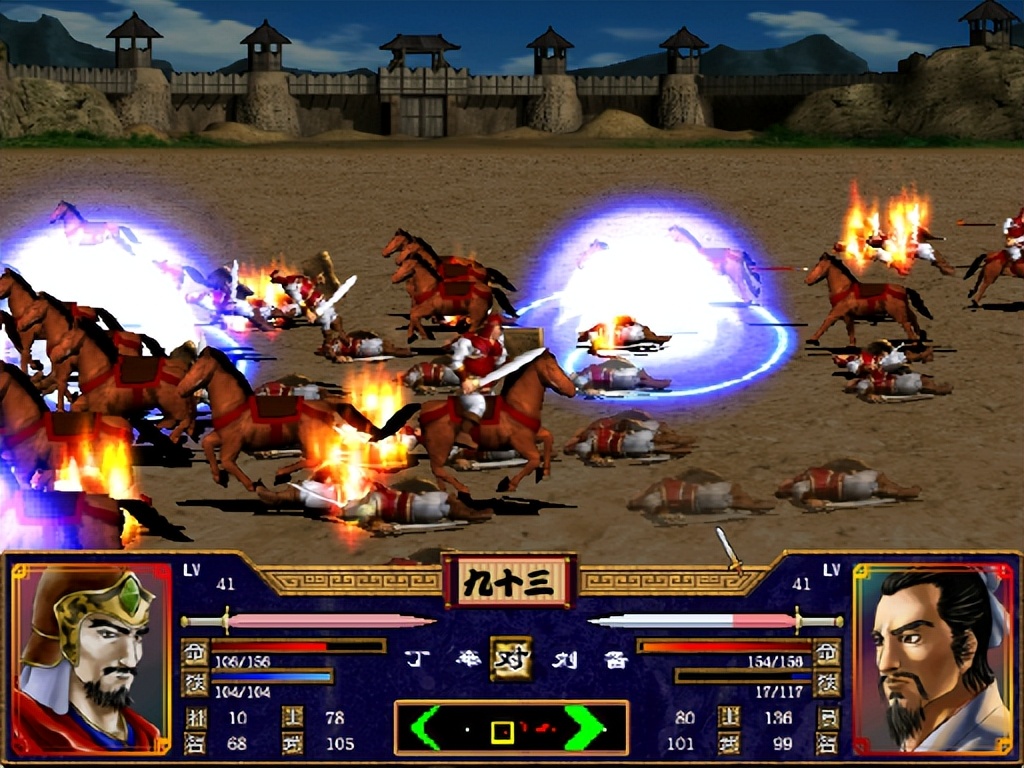
Task: Select the helmeted general's portrait
Action: [91, 658]
